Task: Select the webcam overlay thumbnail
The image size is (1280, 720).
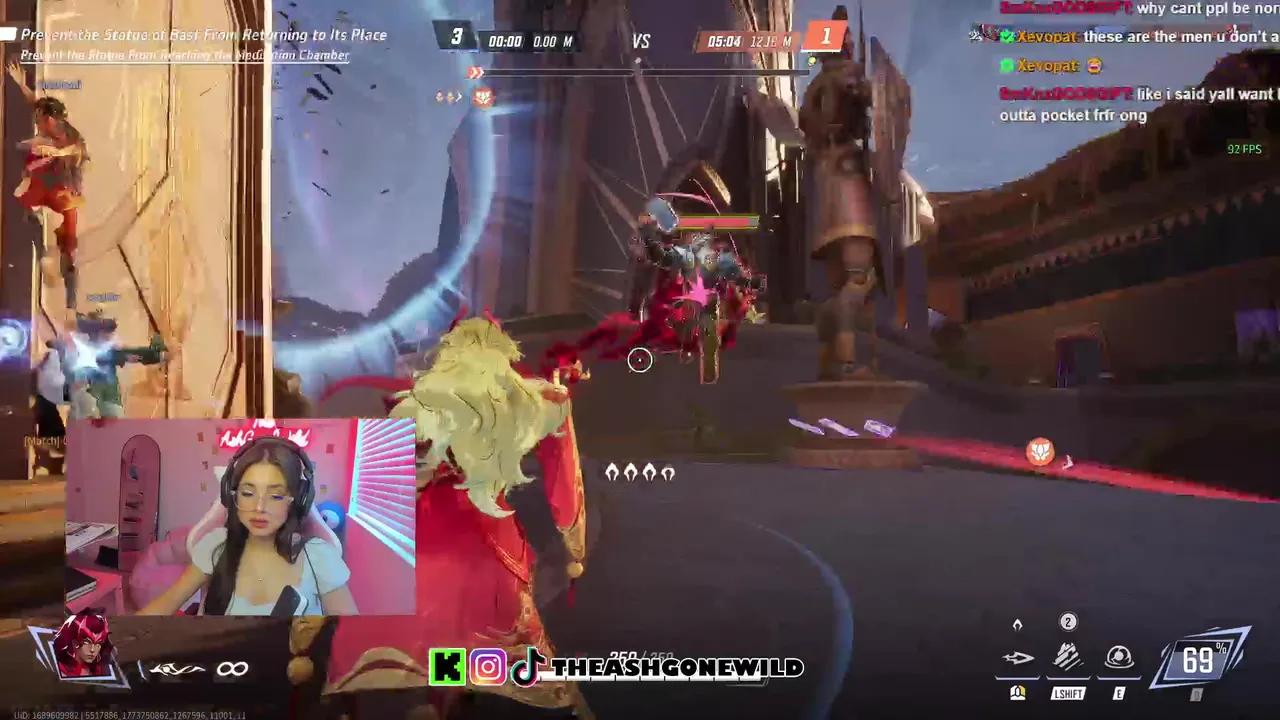Action: [240, 515]
